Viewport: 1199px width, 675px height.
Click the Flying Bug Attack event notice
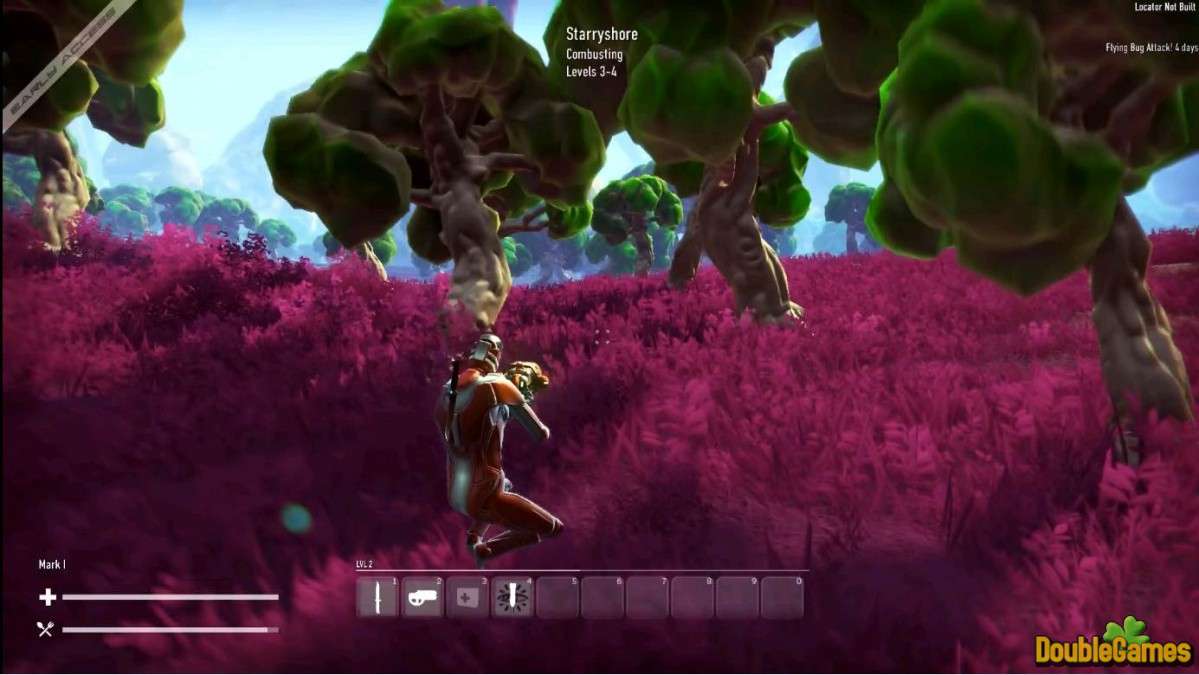(x=1151, y=47)
